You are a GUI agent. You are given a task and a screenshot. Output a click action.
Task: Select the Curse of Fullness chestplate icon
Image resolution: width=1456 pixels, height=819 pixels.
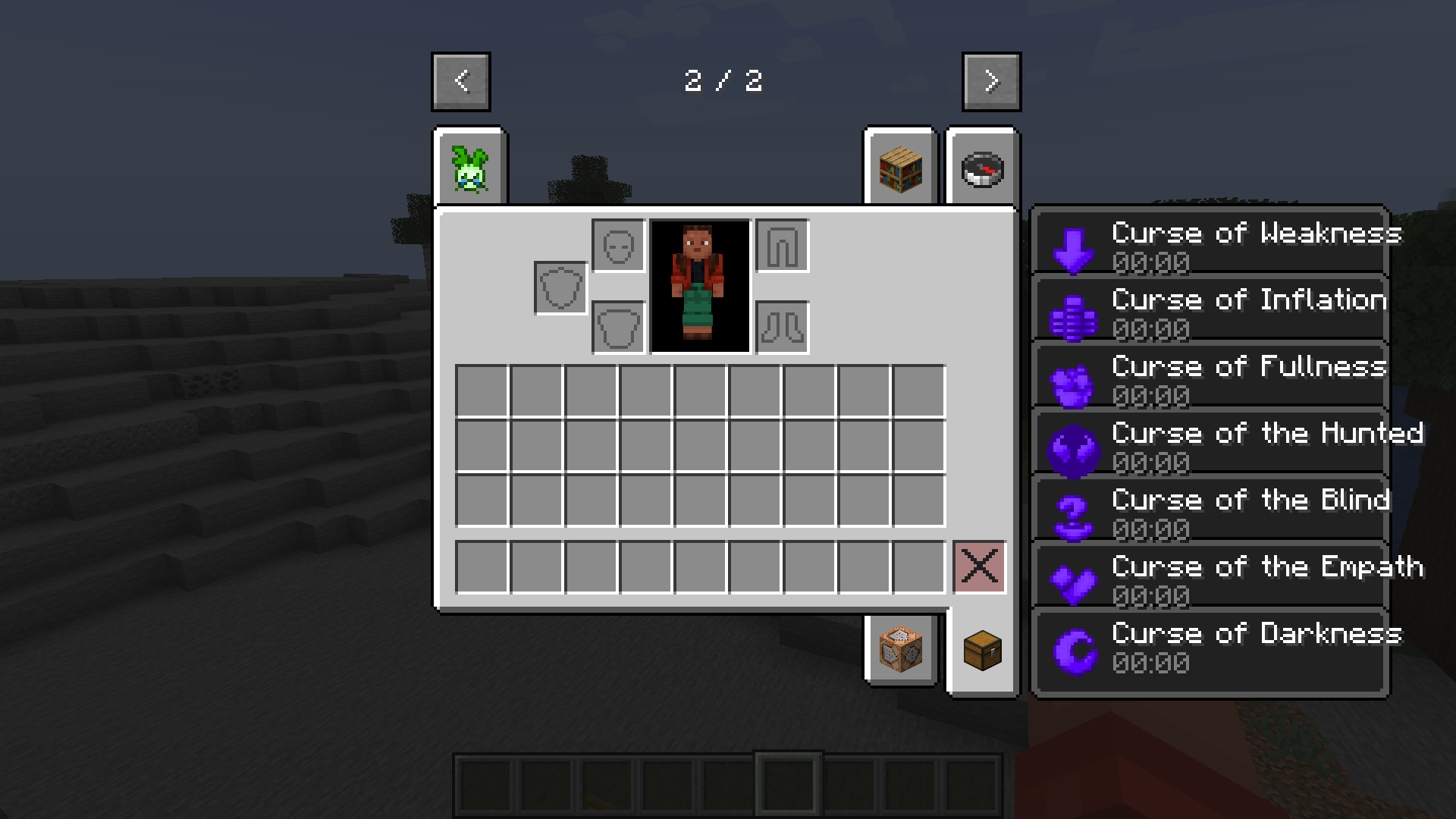1074,380
